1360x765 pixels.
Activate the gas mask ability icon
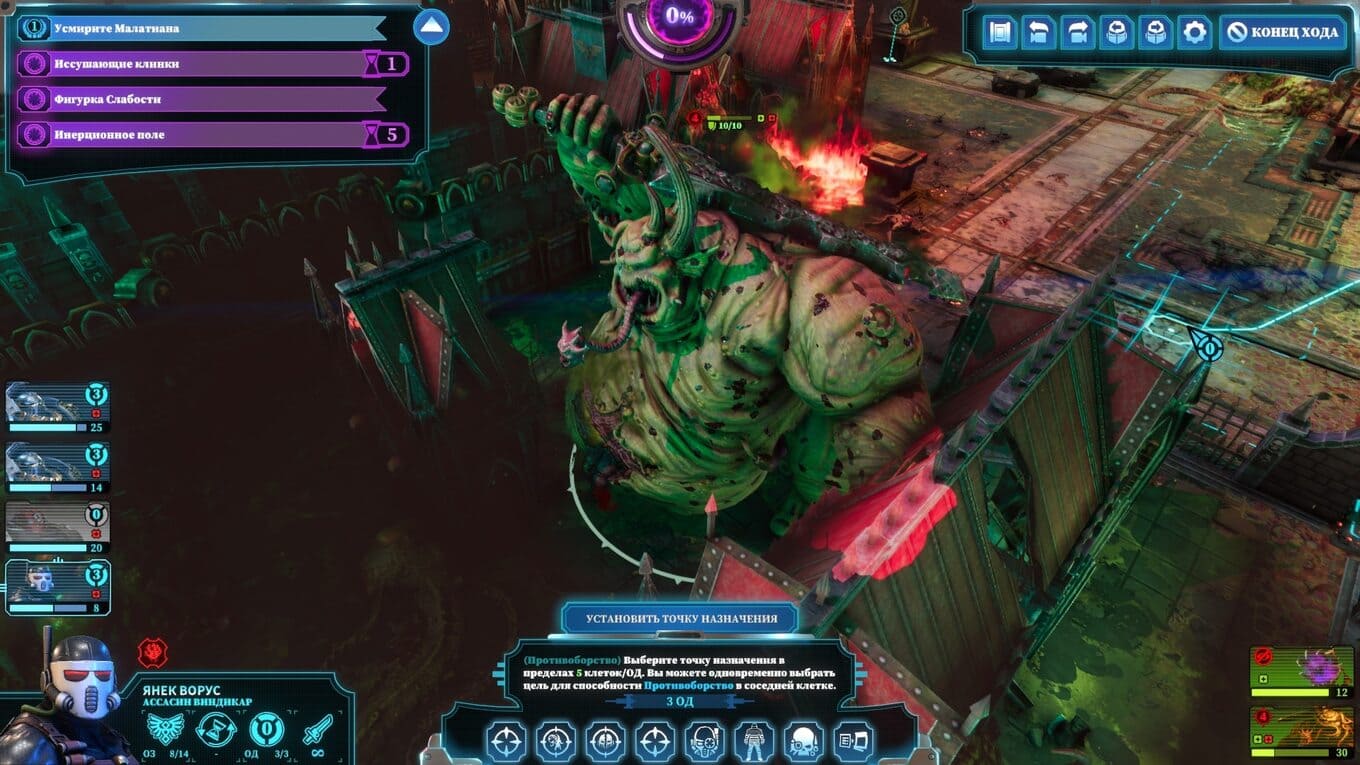pos(704,742)
